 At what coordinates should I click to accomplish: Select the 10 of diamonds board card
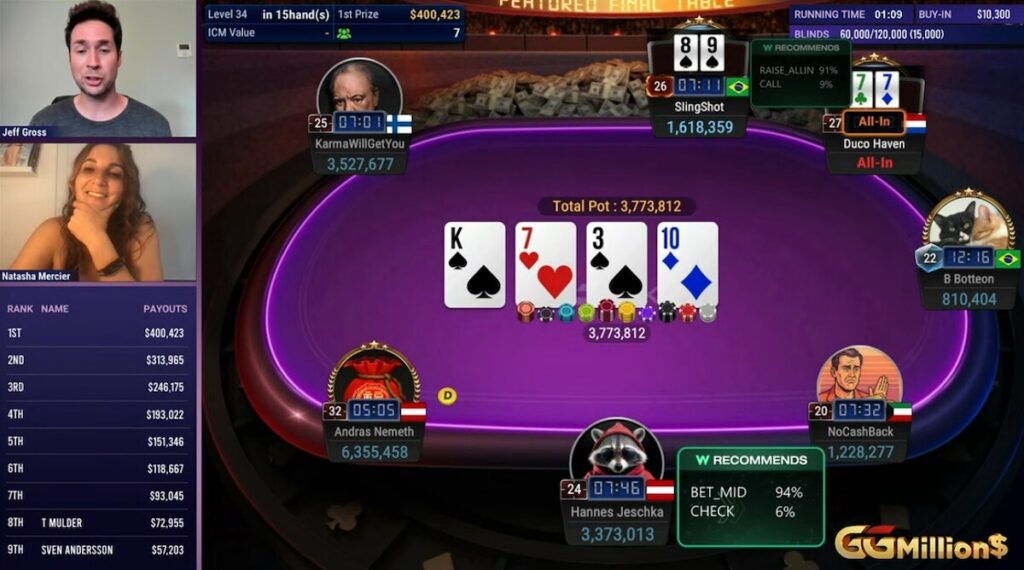click(687, 264)
